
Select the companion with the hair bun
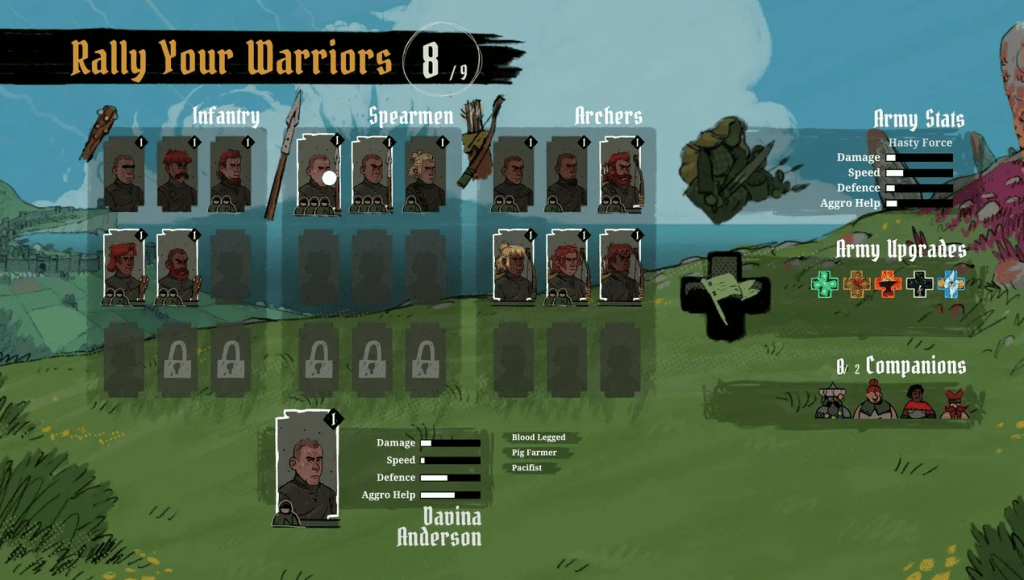875,400
